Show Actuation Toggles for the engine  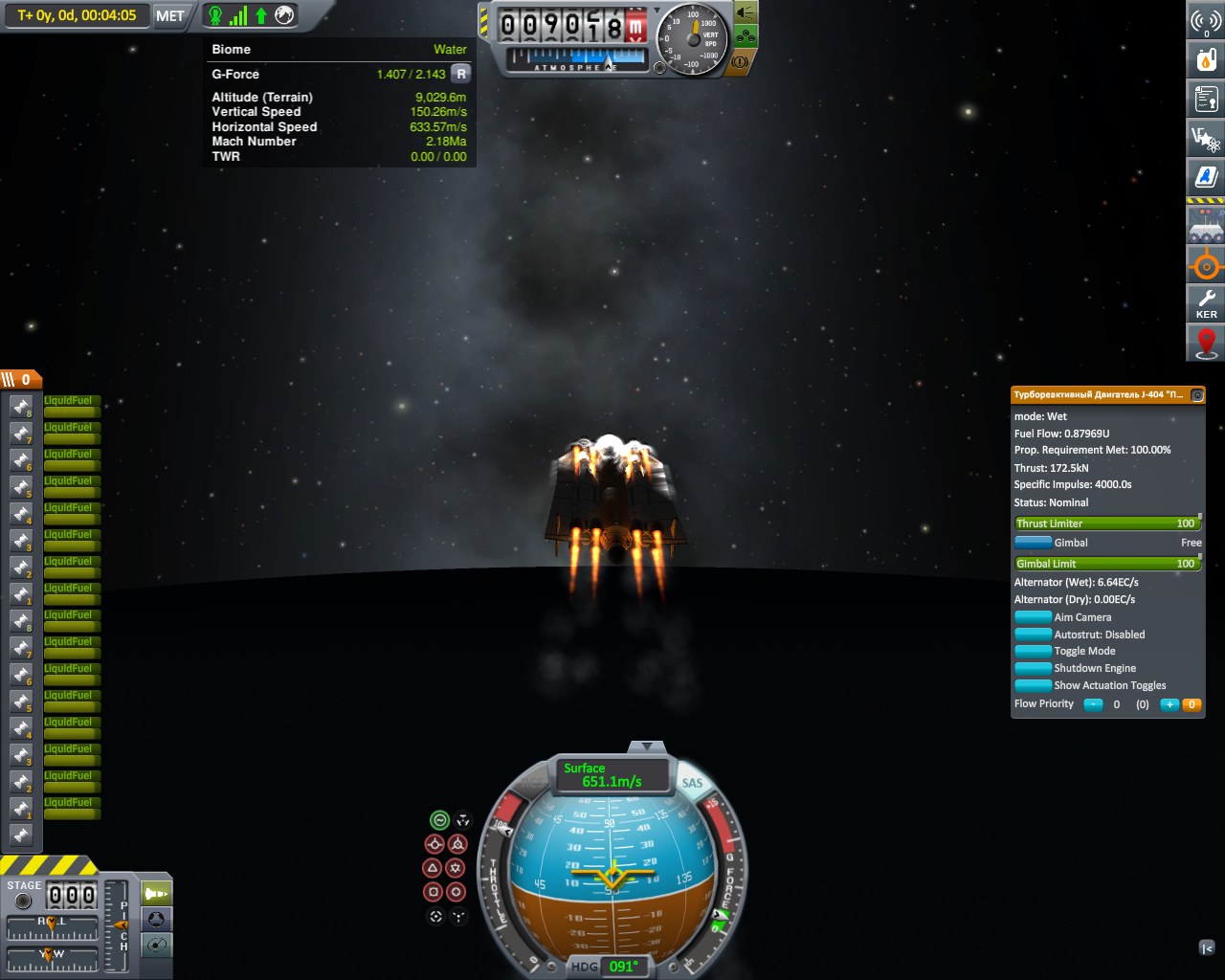pyautogui.click(x=1034, y=685)
